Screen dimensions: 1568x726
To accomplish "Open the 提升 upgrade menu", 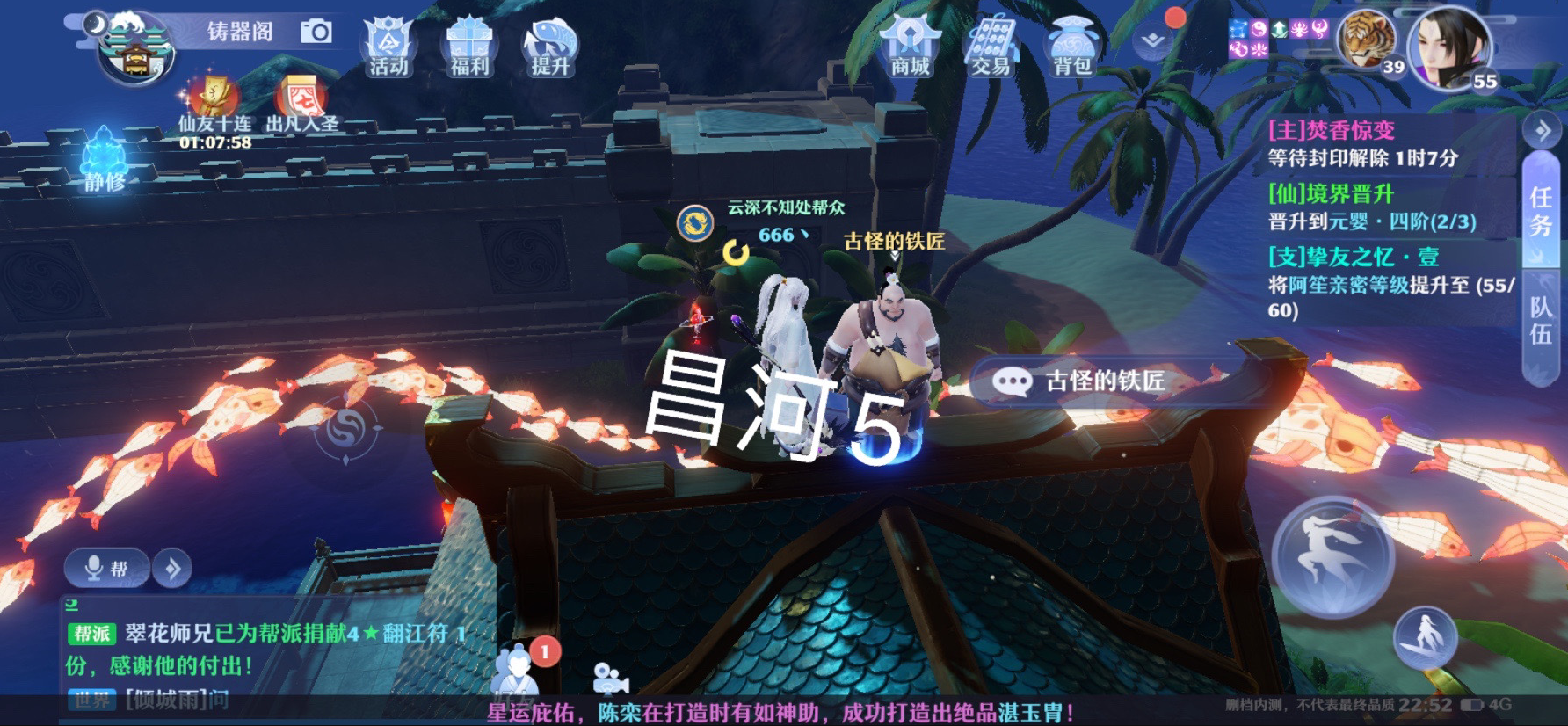I will [550, 47].
